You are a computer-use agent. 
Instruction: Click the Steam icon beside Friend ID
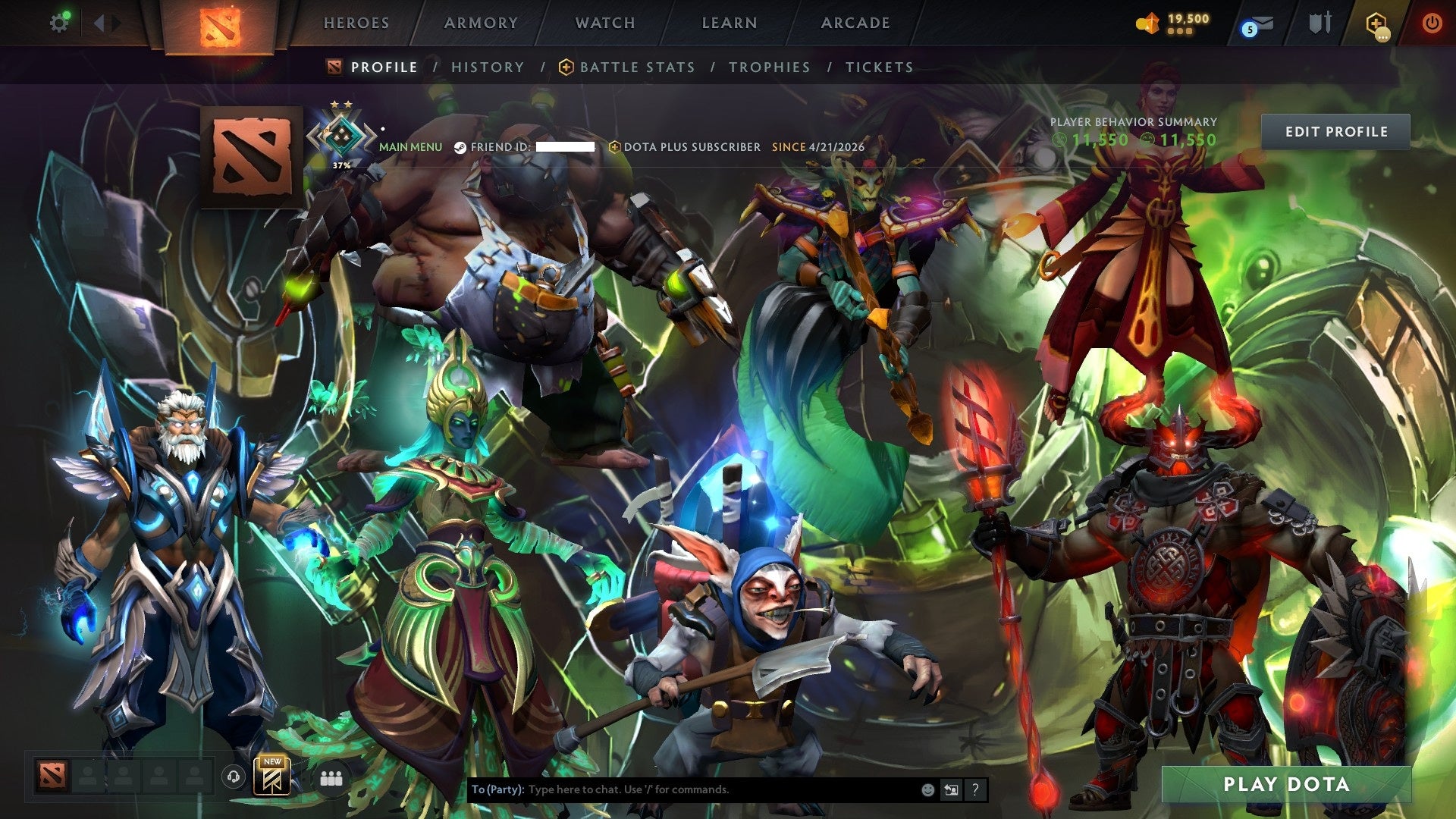[460, 148]
